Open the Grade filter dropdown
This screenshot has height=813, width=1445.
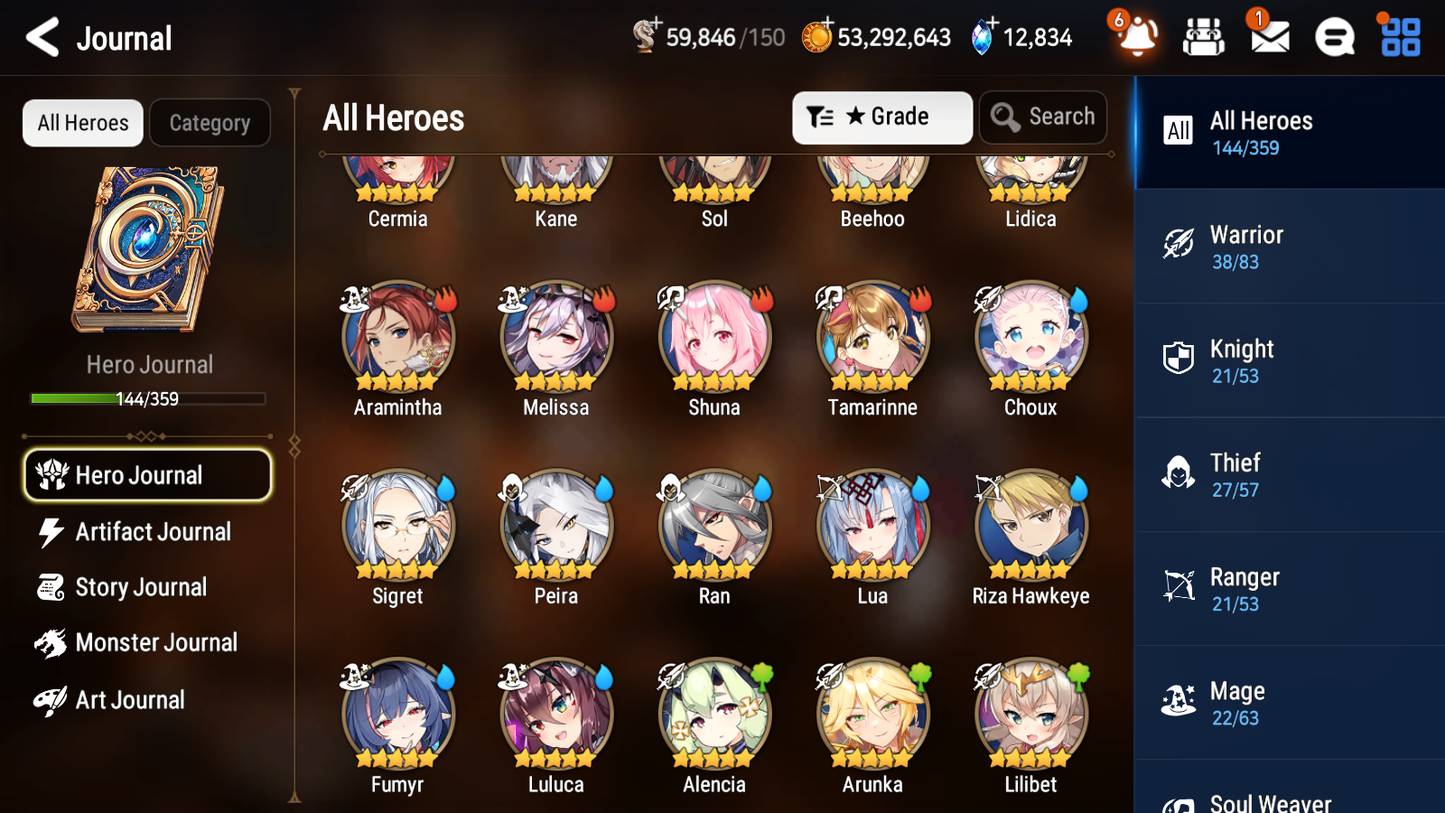tap(882, 117)
